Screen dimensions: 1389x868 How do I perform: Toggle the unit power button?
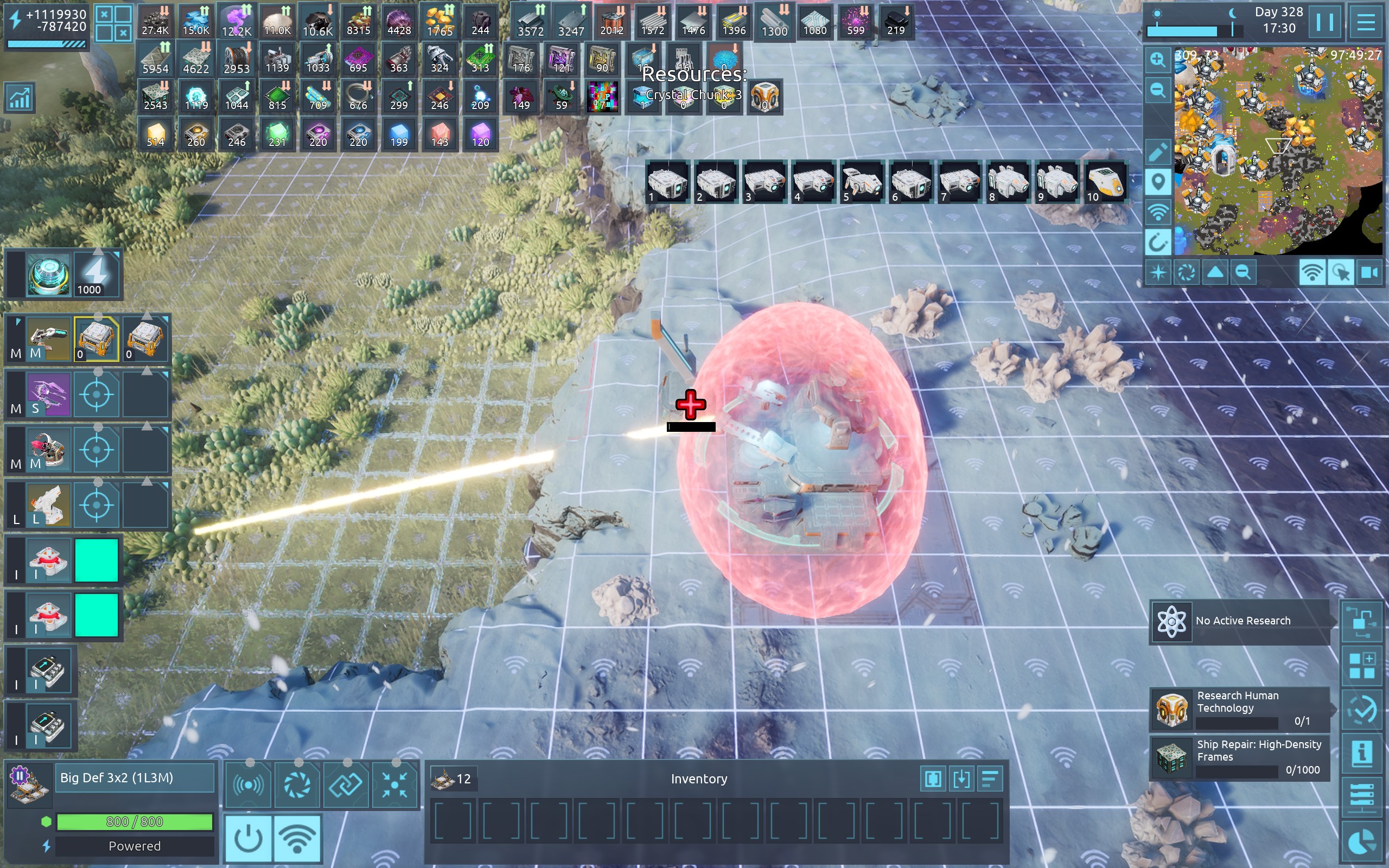pyautogui.click(x=249, y=838)
